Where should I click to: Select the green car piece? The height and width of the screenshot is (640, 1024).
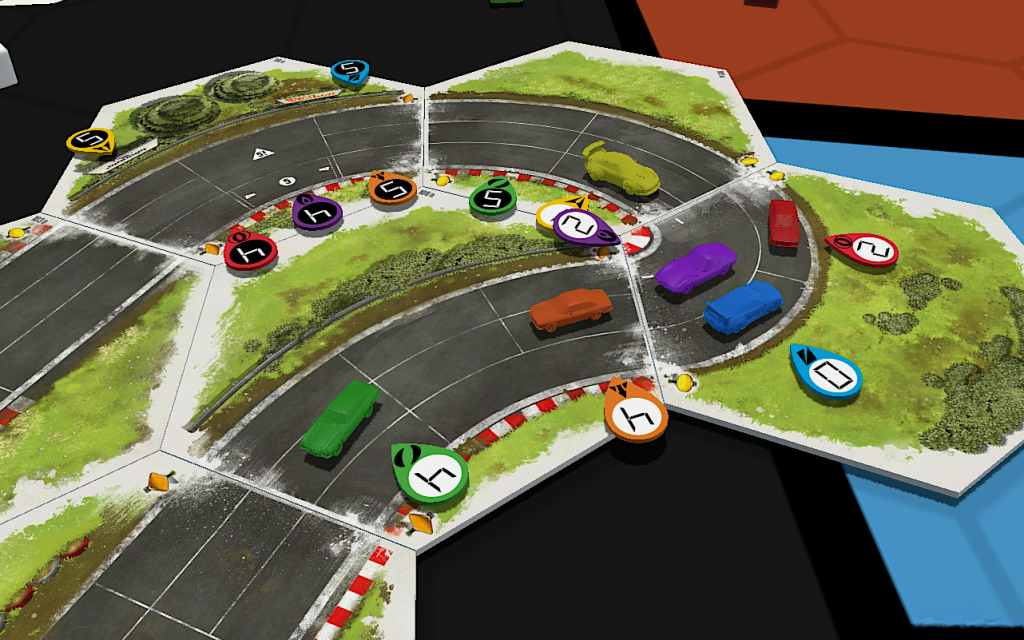(x=340, y=420)
